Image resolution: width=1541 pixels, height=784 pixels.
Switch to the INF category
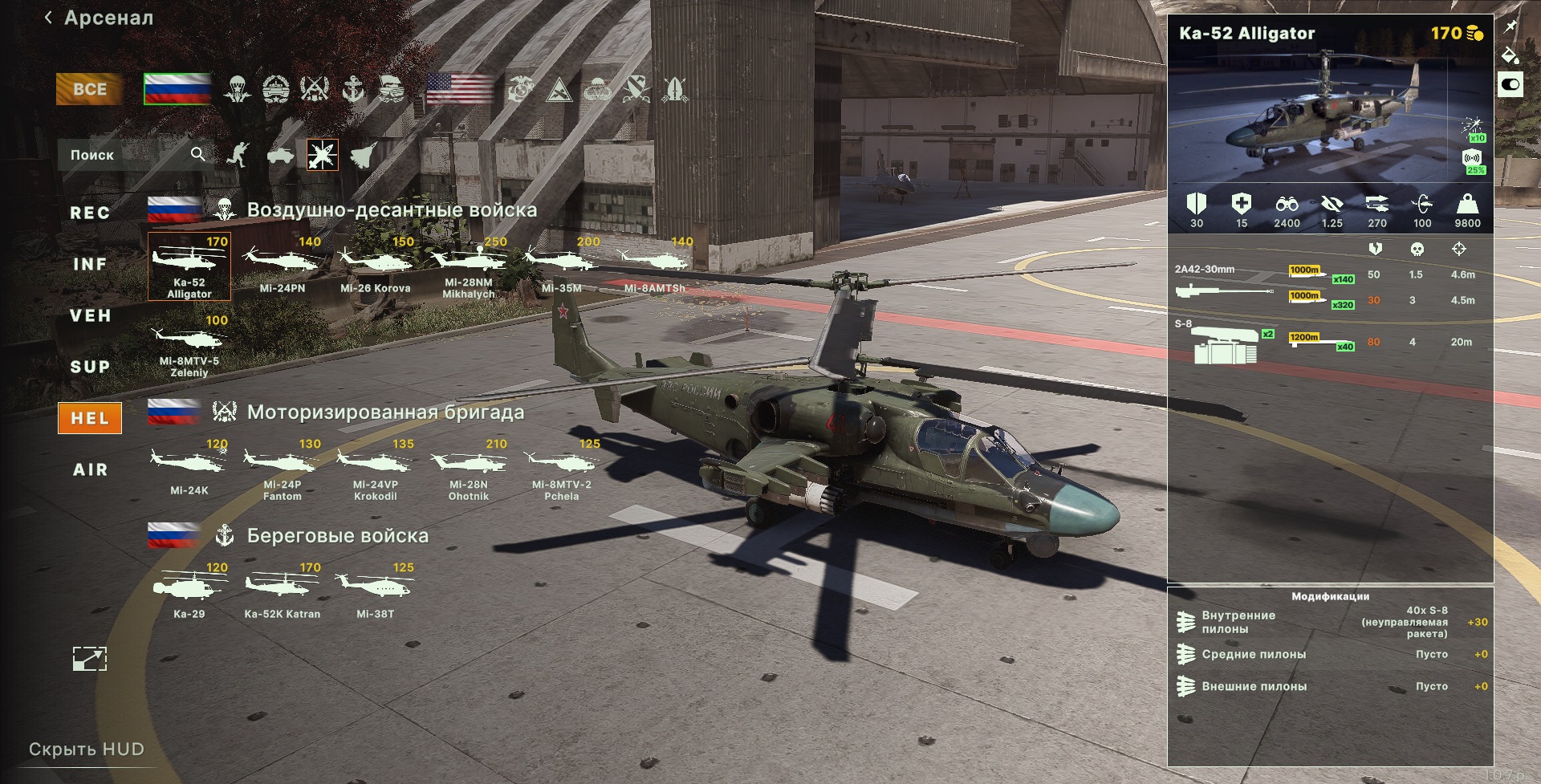90,264
